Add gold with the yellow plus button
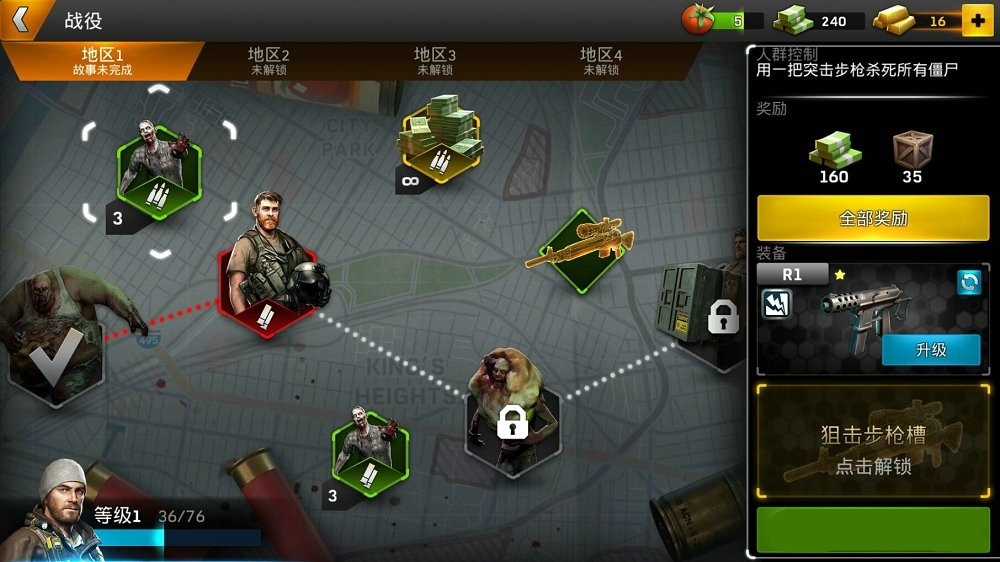Image resolution: width=1000 pixels, height=562 pixels. pos(976,20)
